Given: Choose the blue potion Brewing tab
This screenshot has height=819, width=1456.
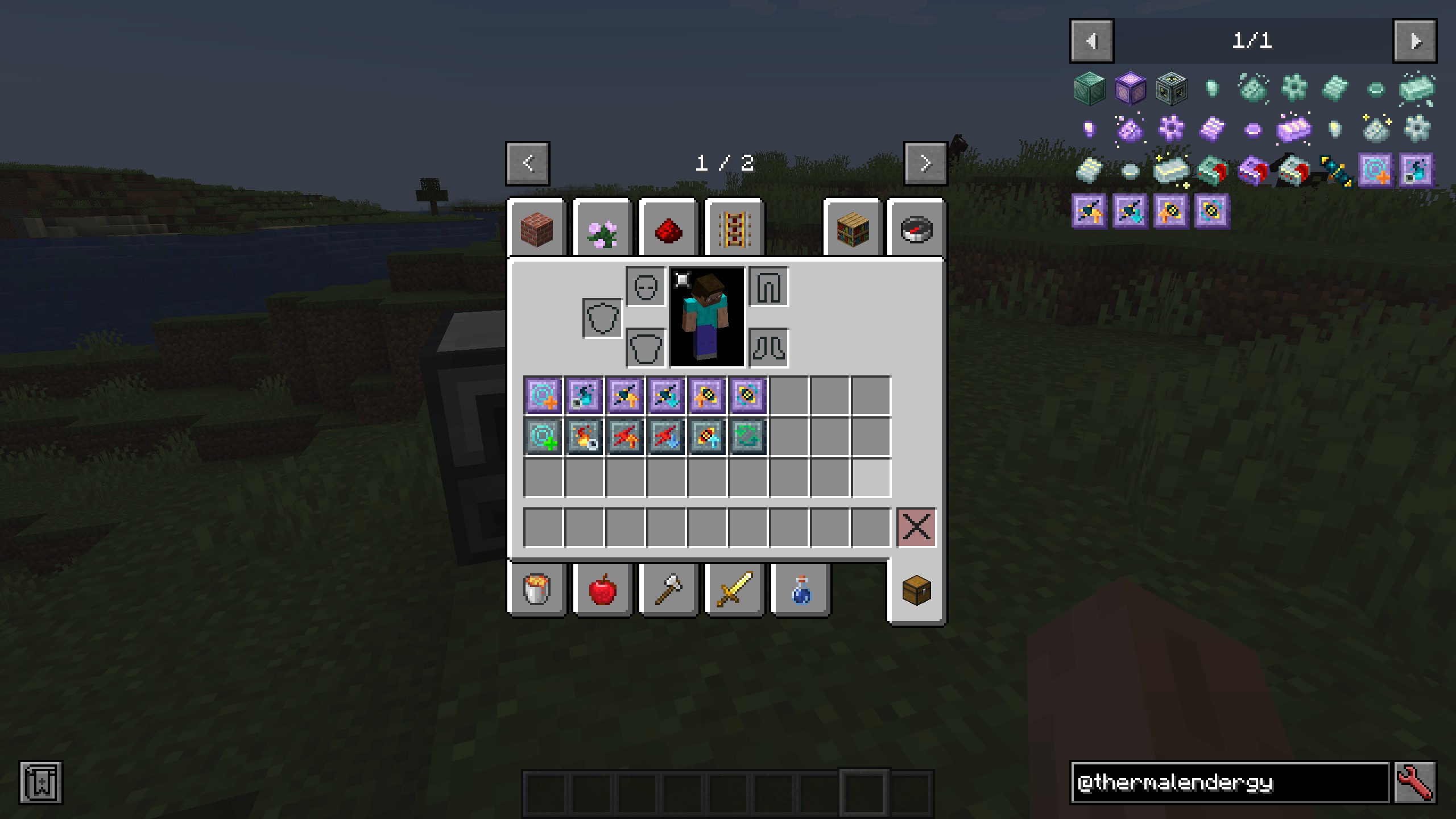Looking at the screenshot, I should click(x=801, y=590).
